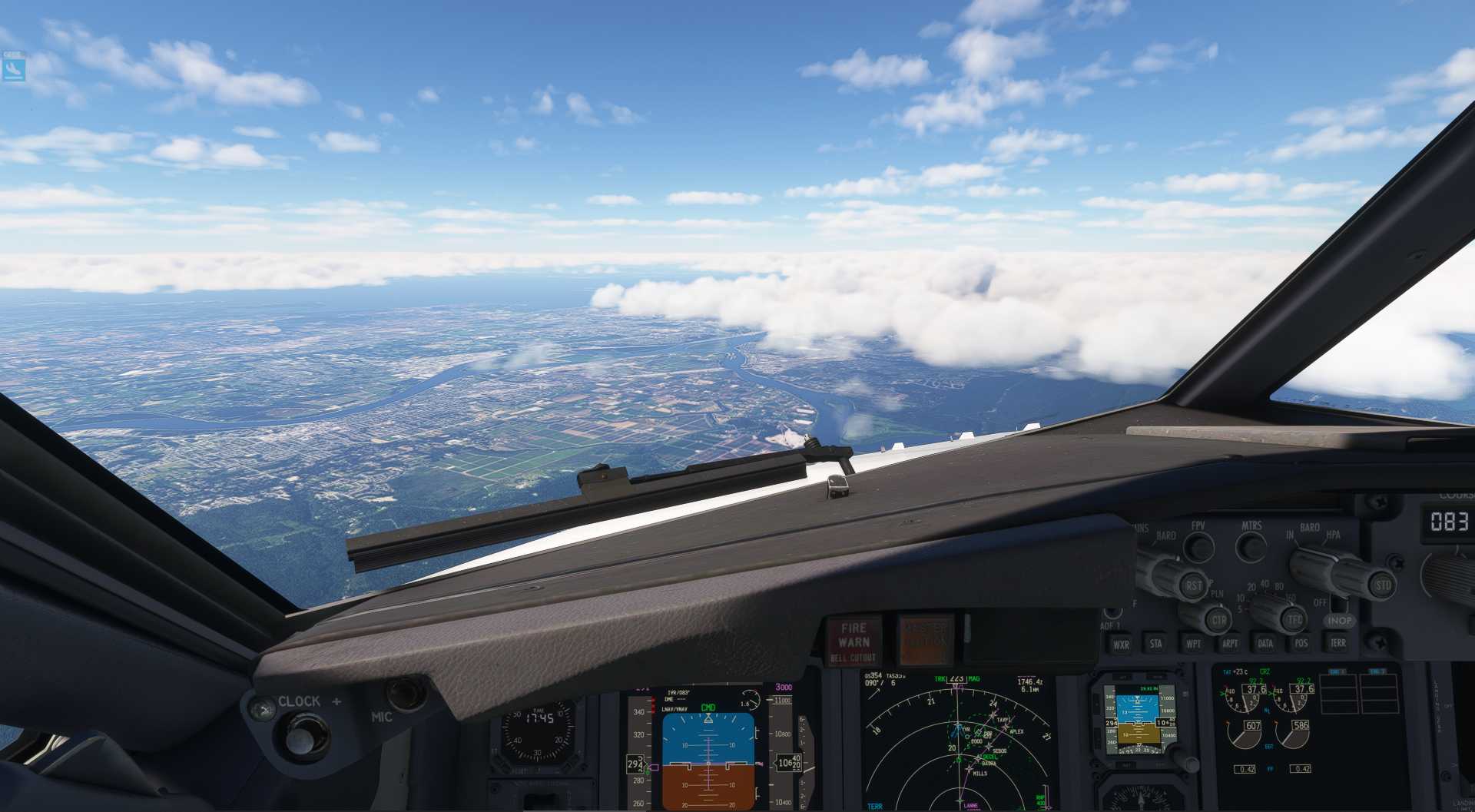Show navaid stations via the STA button
The image size is (1475, 812).
point(1157,645)
